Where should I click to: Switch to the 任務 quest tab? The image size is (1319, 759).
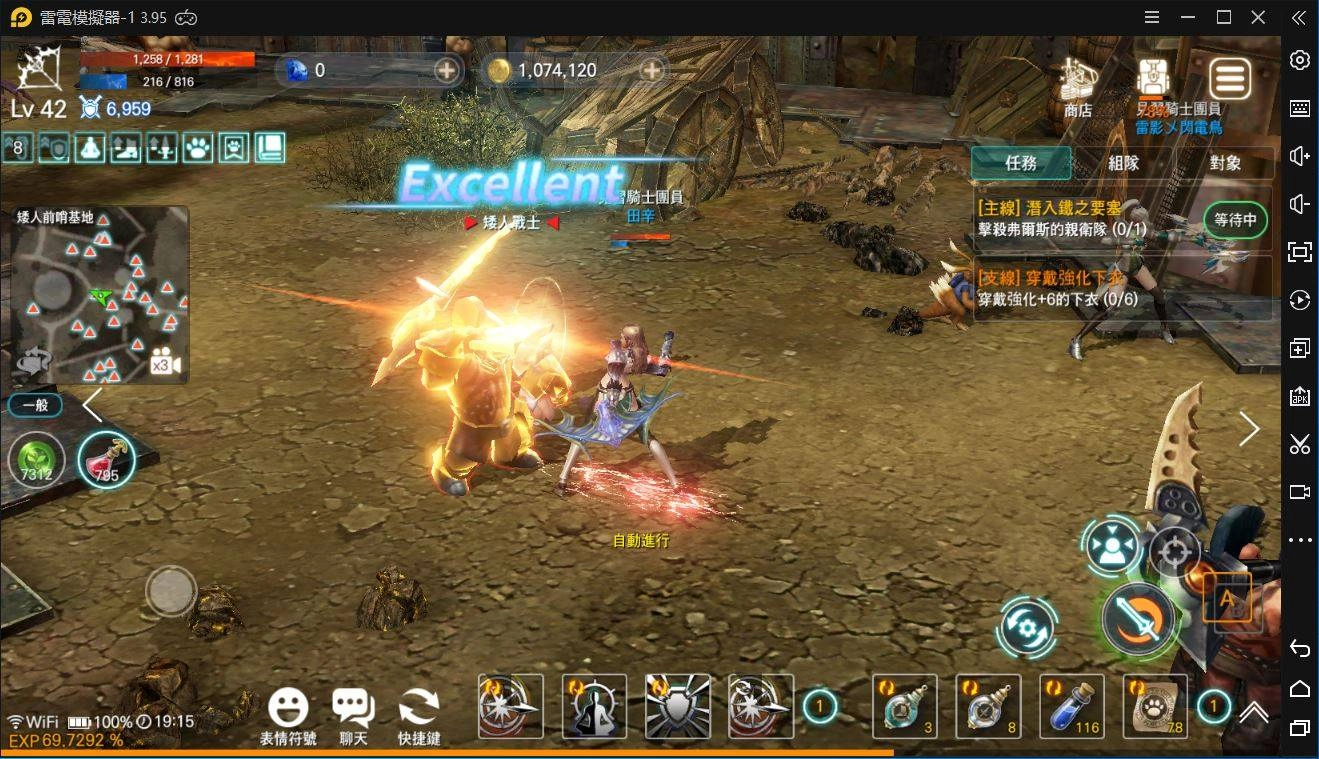coord(1021,163)
